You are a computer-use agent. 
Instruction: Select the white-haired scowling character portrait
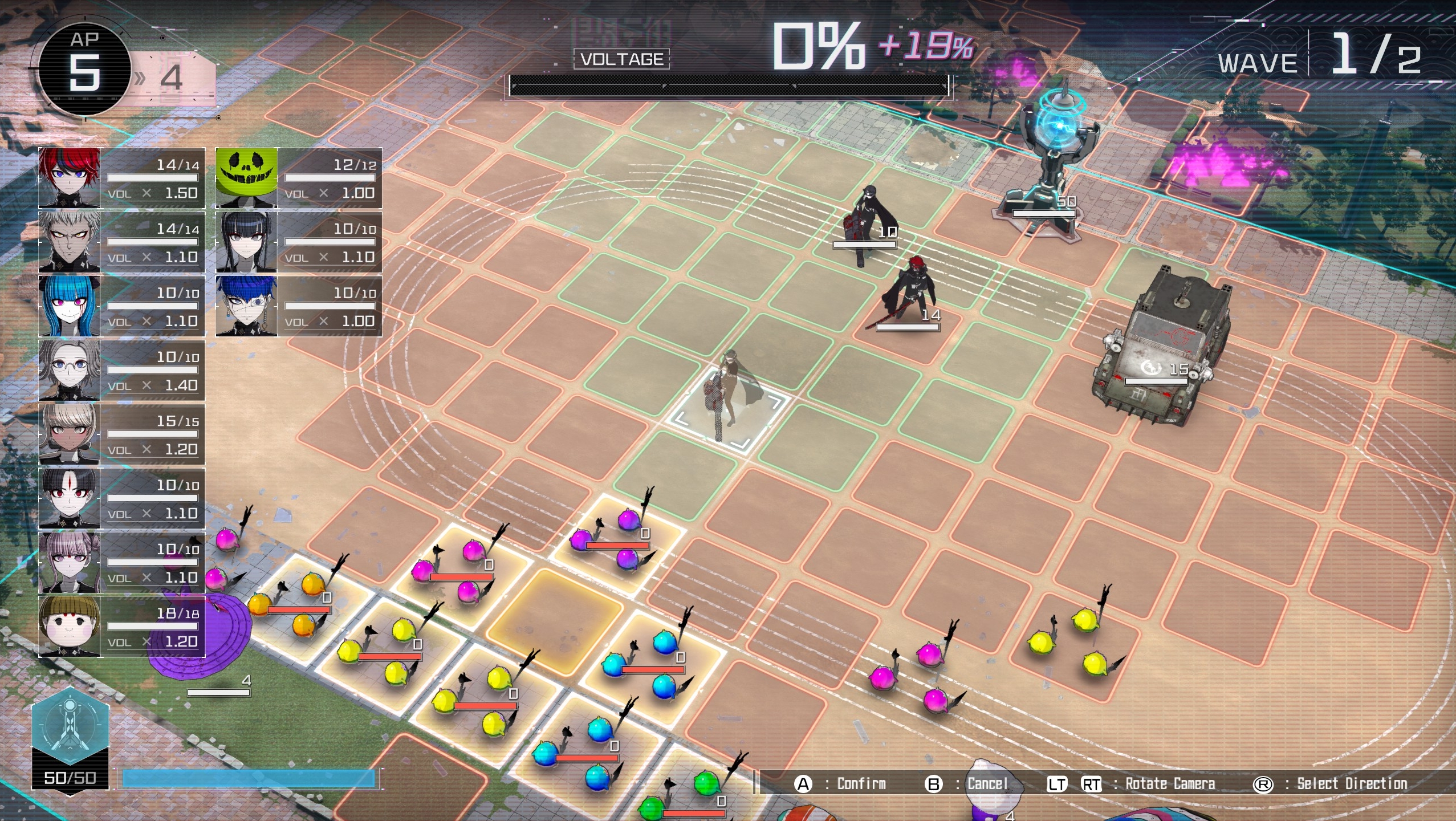coord(68,242)
